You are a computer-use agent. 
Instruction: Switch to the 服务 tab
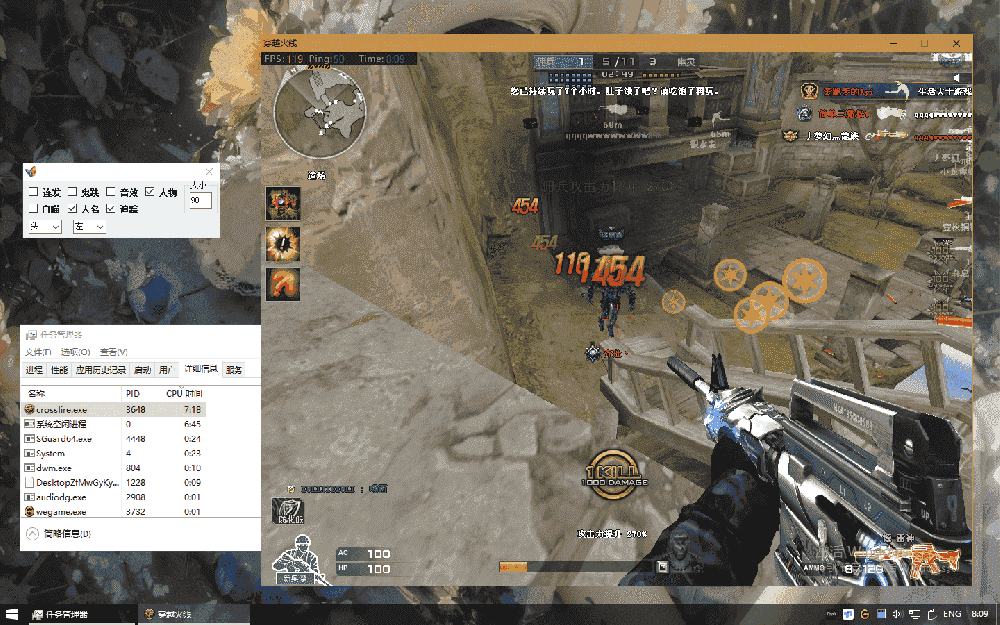point(234,370)
